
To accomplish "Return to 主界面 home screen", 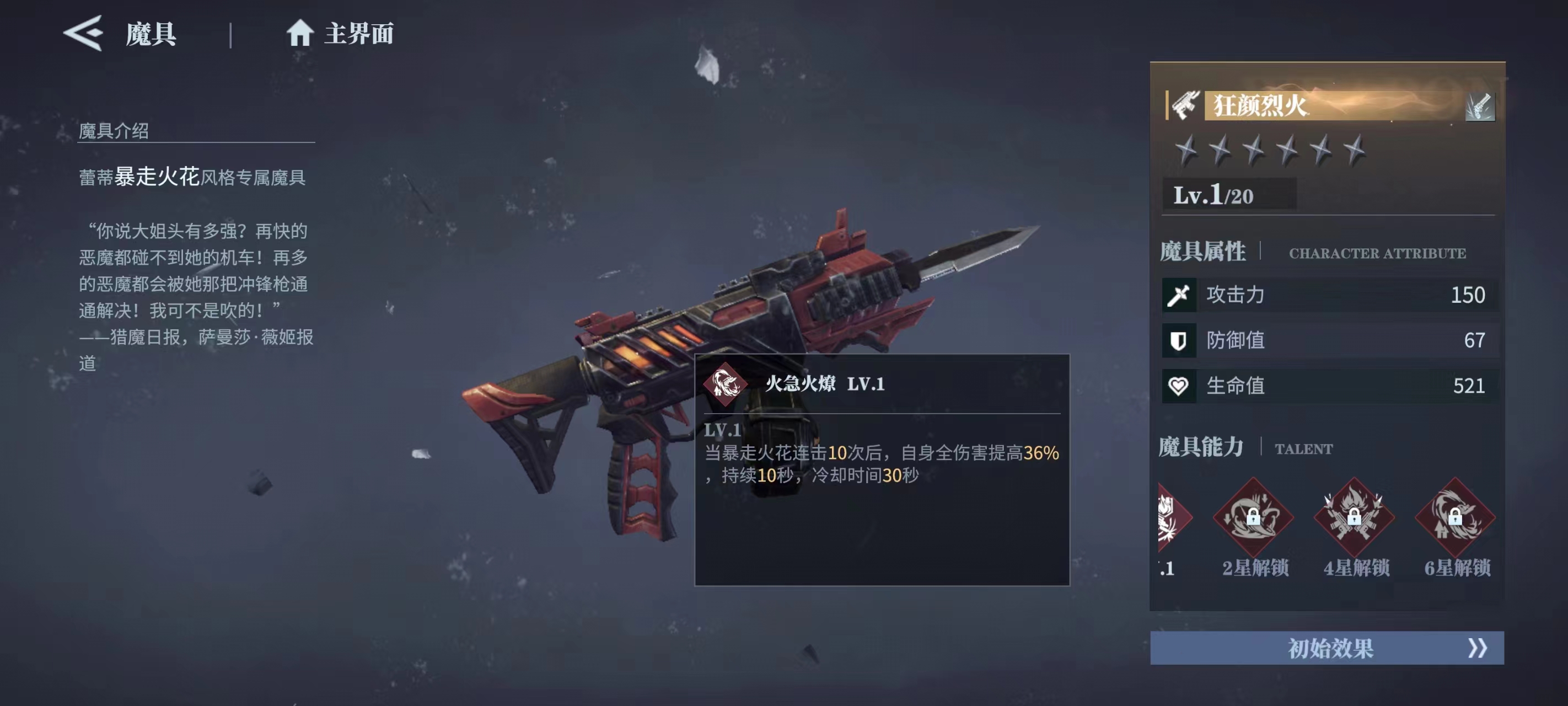I will [340, 34].
